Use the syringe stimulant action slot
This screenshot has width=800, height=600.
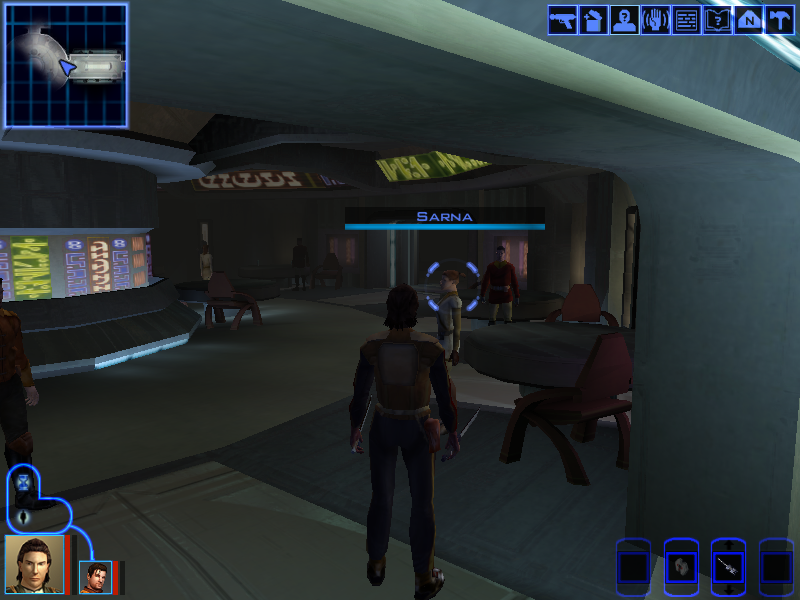coord(729,567)
